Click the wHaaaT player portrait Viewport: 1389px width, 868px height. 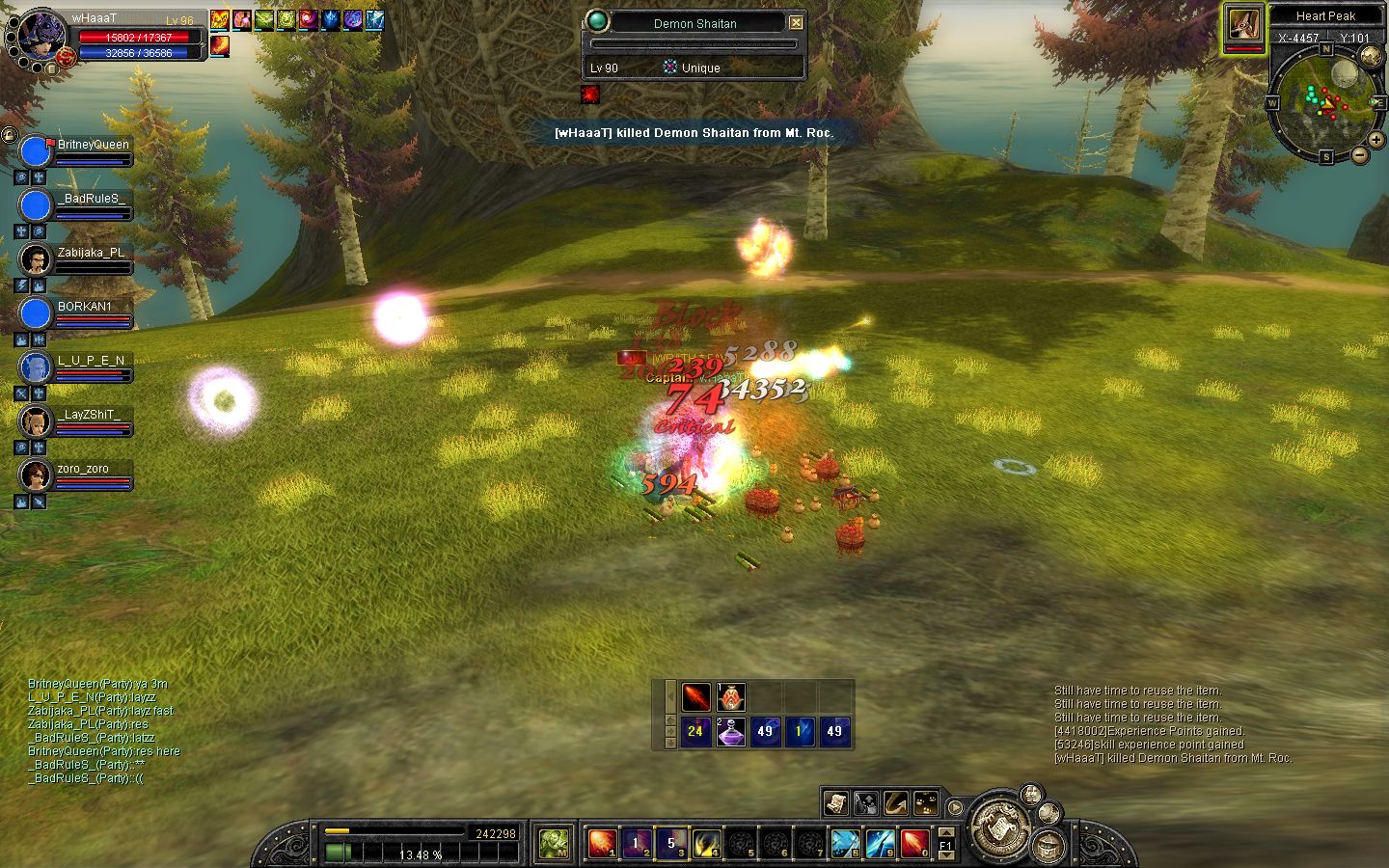(x=41, y=37)
